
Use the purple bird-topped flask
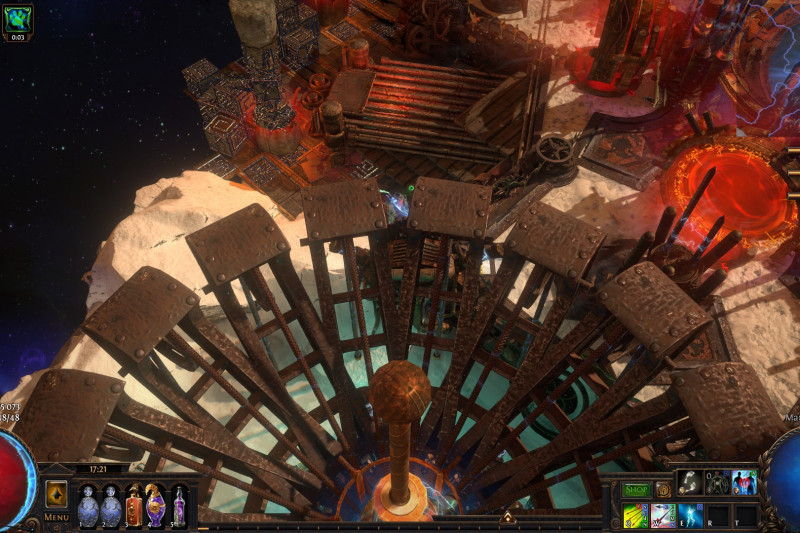[156, 506]
